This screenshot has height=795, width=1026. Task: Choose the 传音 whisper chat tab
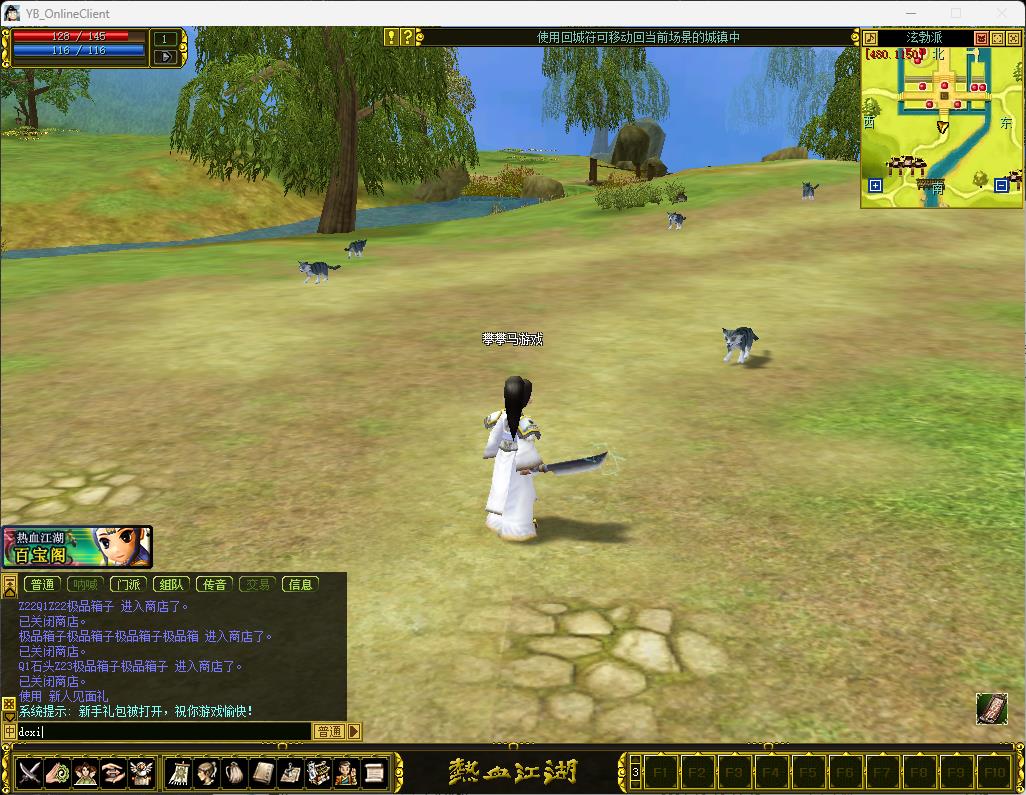point(214,584)
